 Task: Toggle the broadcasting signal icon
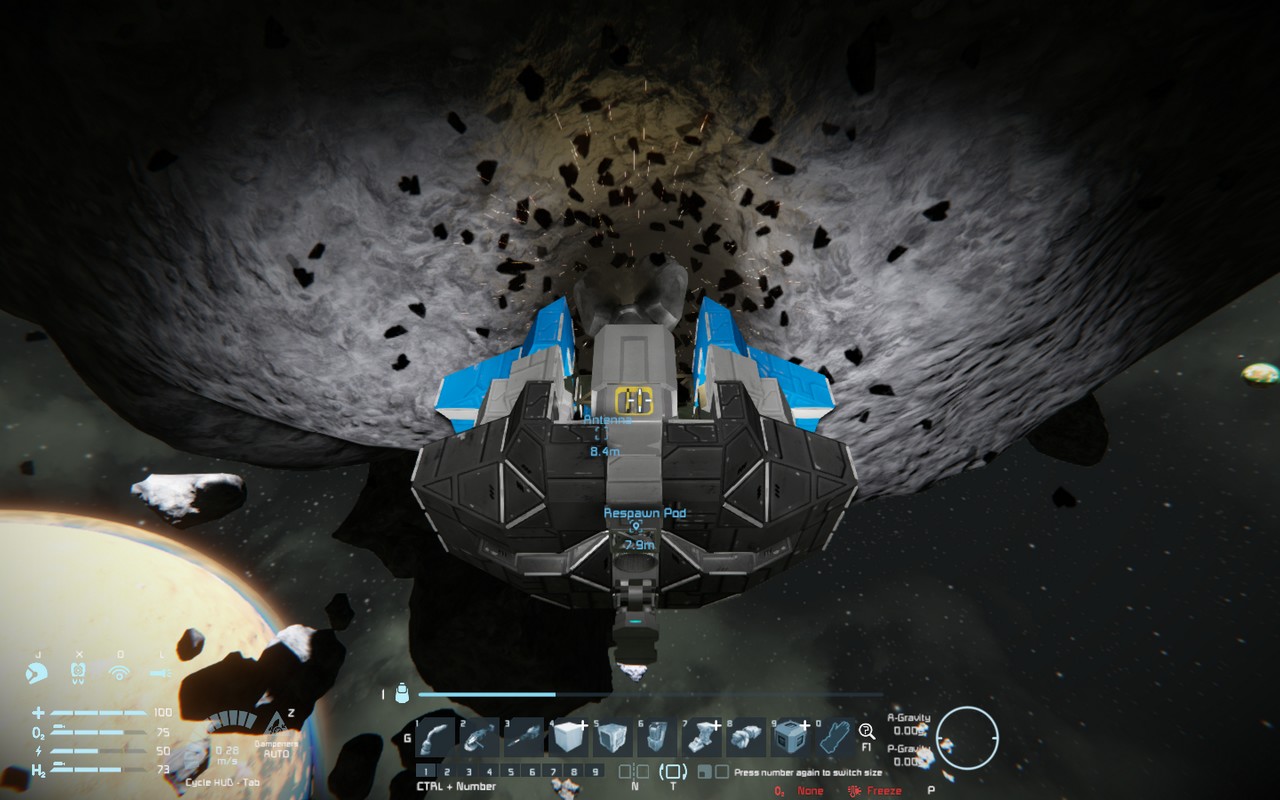pyautogui.click(x=120, y=674)
